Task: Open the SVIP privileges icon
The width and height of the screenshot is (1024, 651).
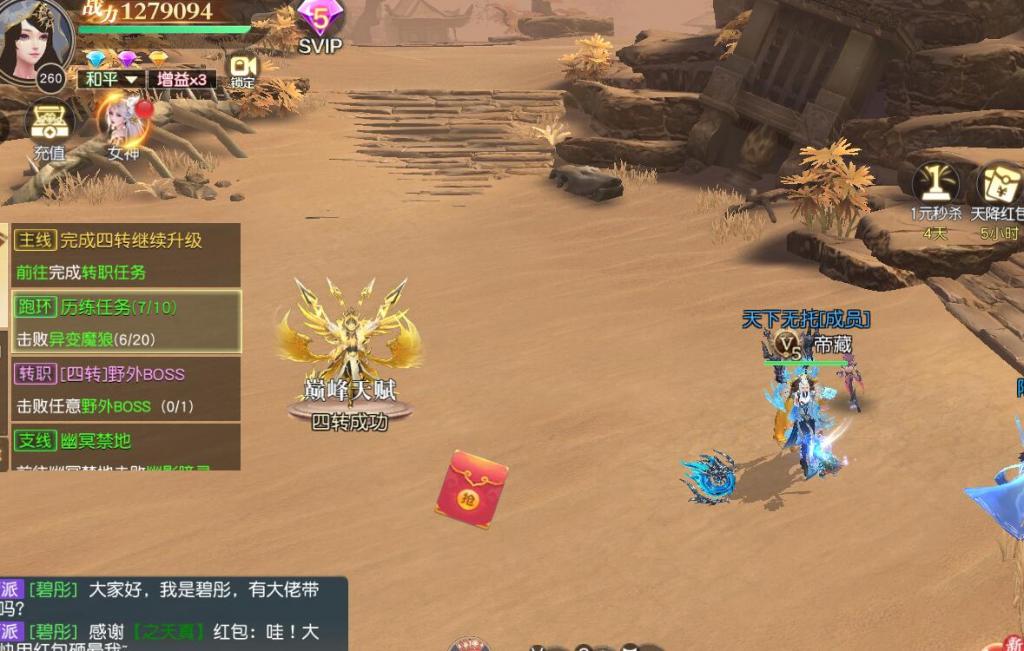Action: 320,24
